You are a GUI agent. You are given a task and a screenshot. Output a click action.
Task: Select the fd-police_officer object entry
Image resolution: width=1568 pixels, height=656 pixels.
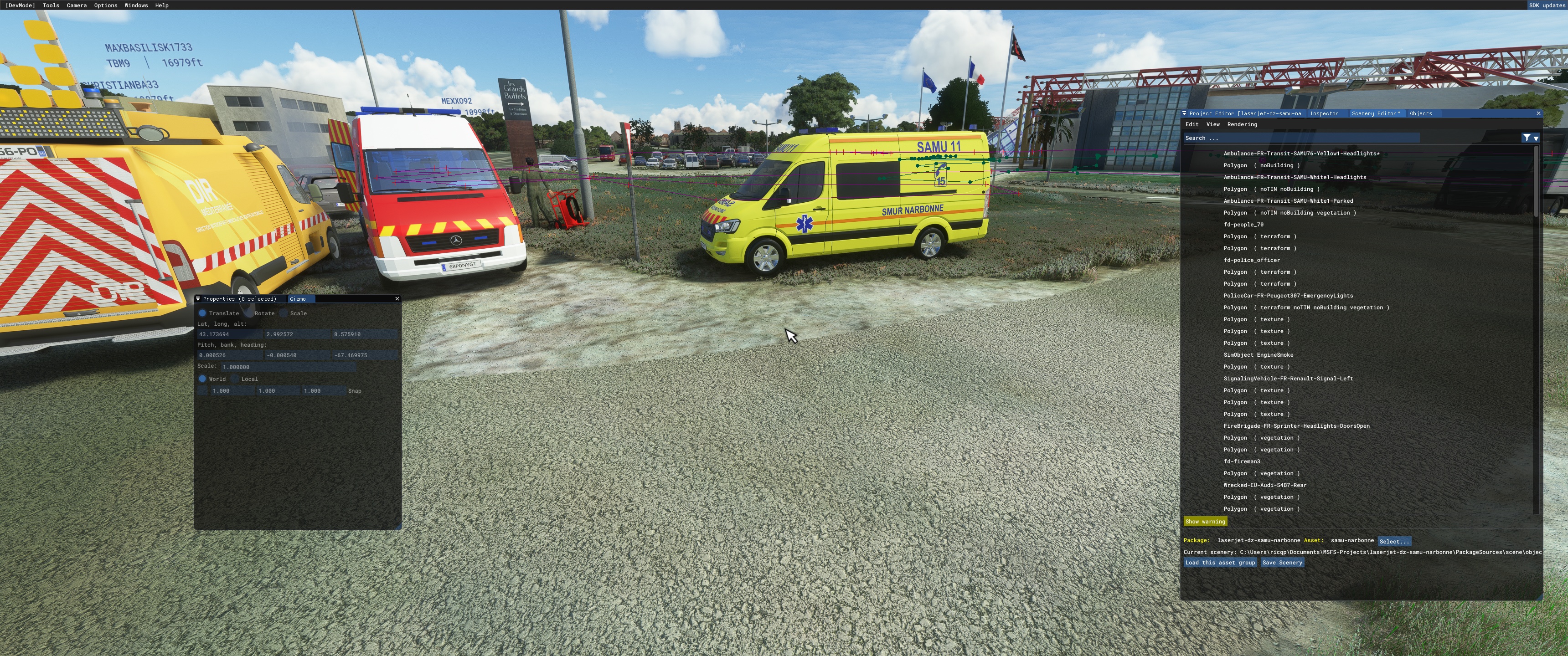tap(1252, 261)
